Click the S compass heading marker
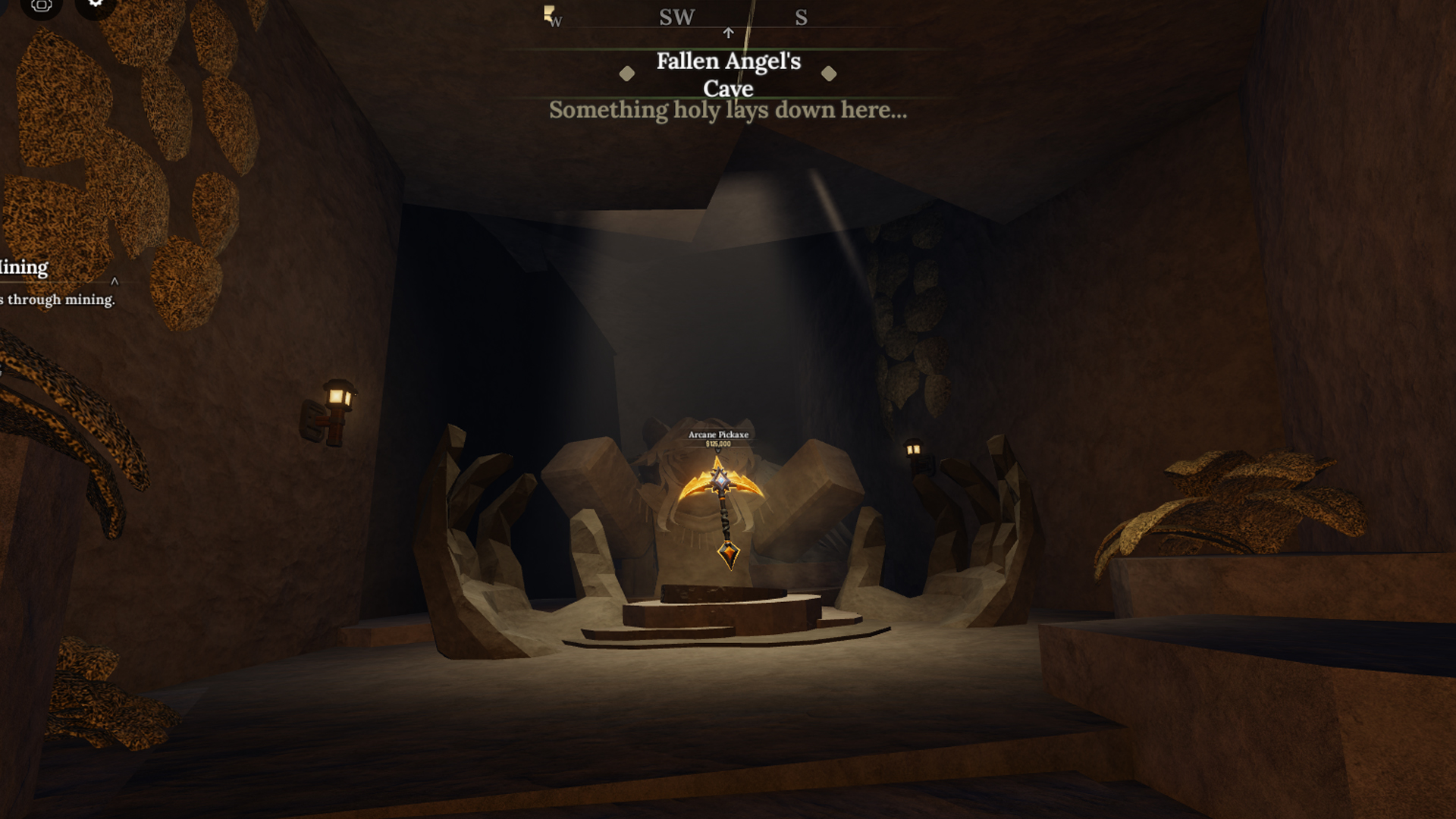 pyautogui.click(x=801, y=17)
